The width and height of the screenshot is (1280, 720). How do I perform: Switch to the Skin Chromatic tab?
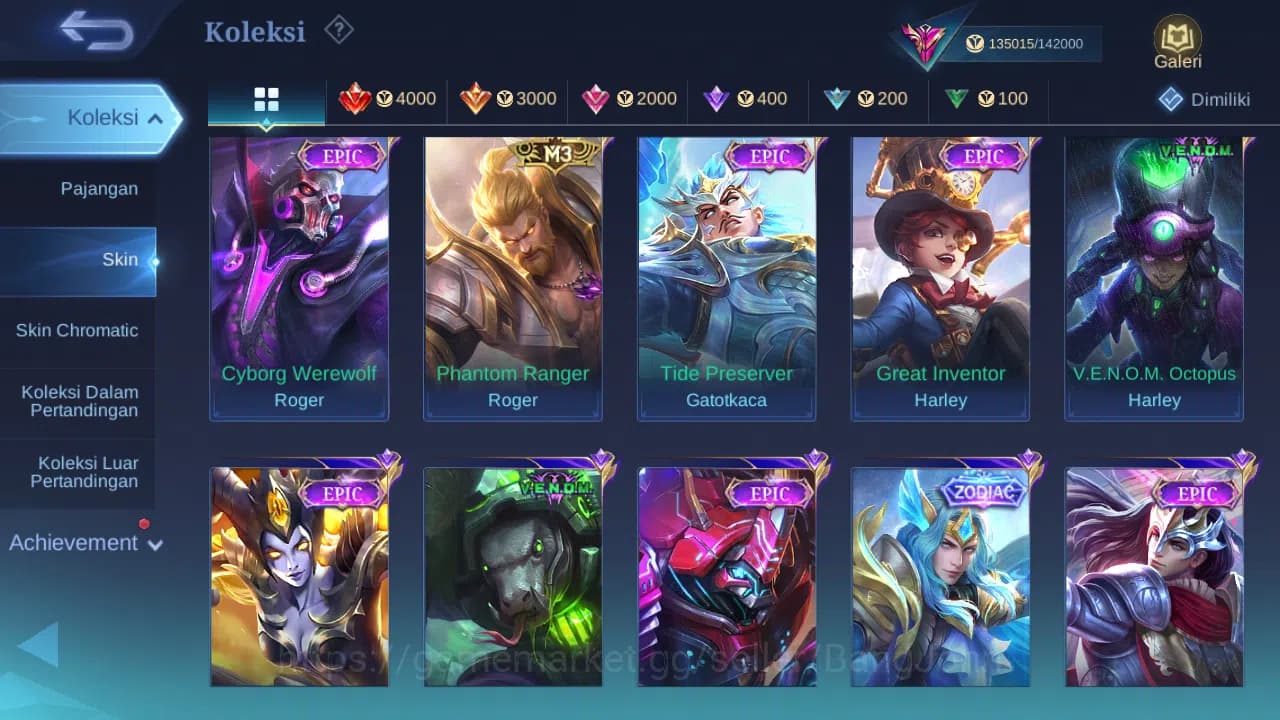79,330
